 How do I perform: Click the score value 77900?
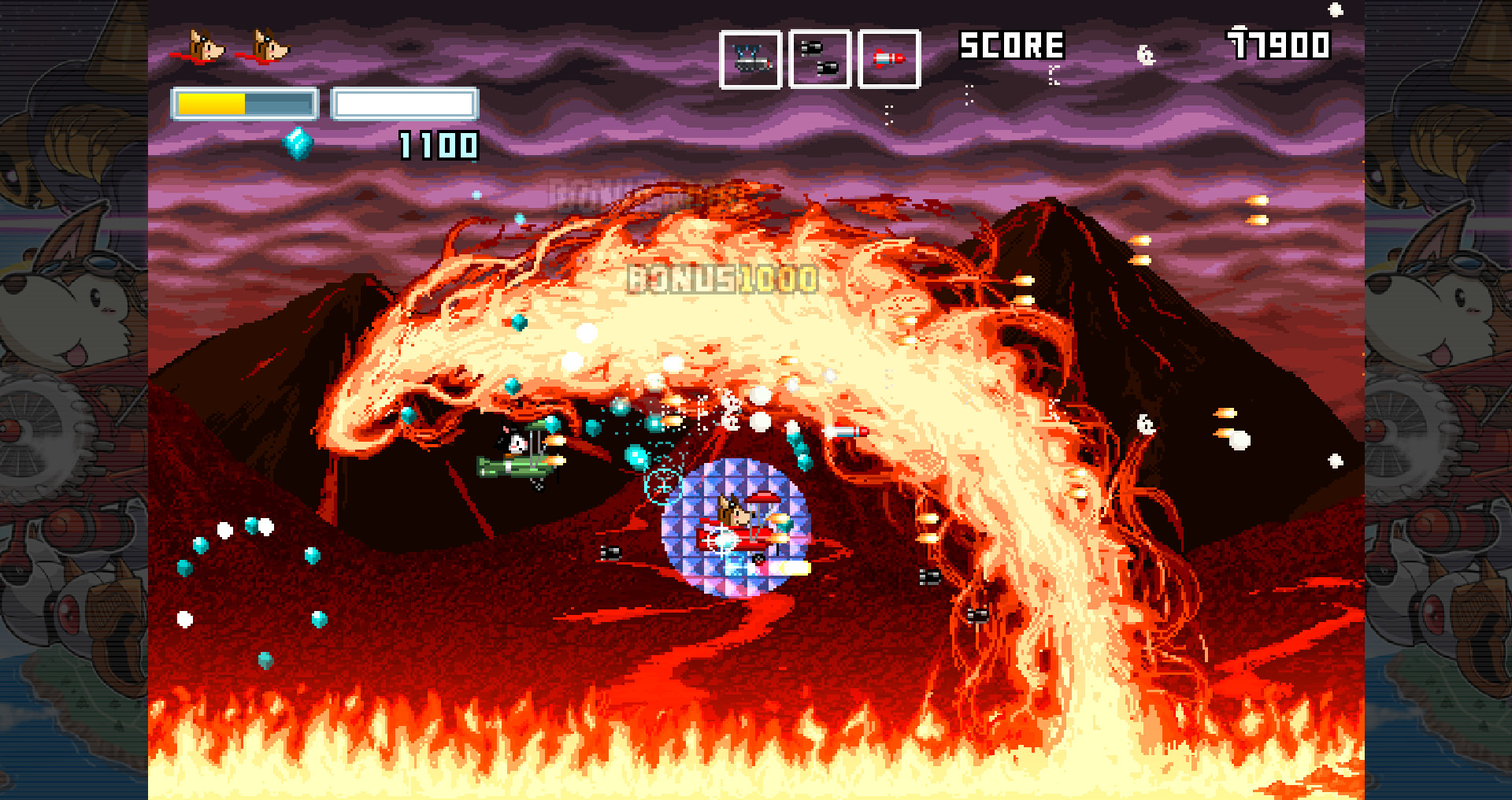[1277, 46]
